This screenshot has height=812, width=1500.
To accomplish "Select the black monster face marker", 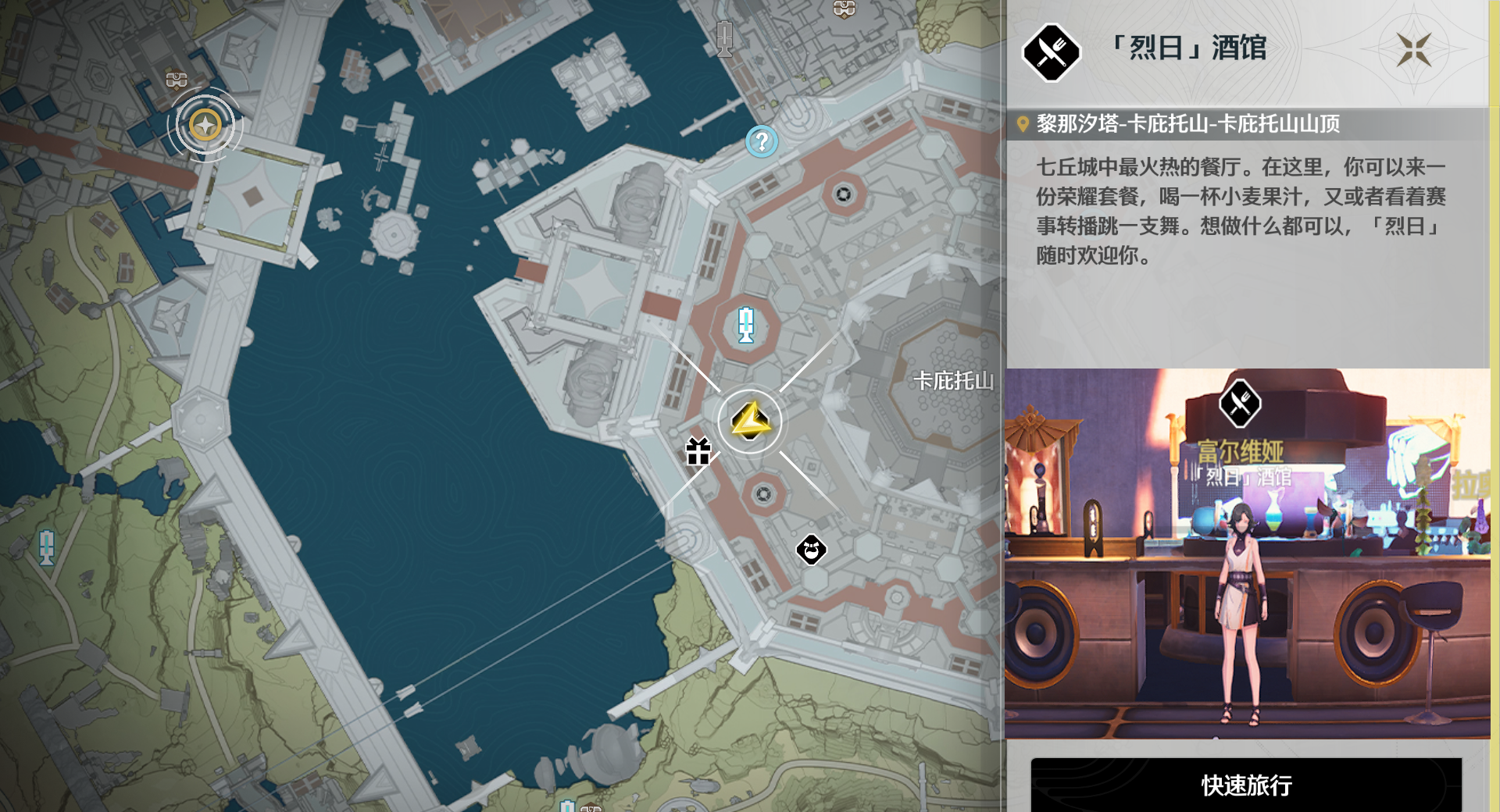I will [x=811, y=550].
